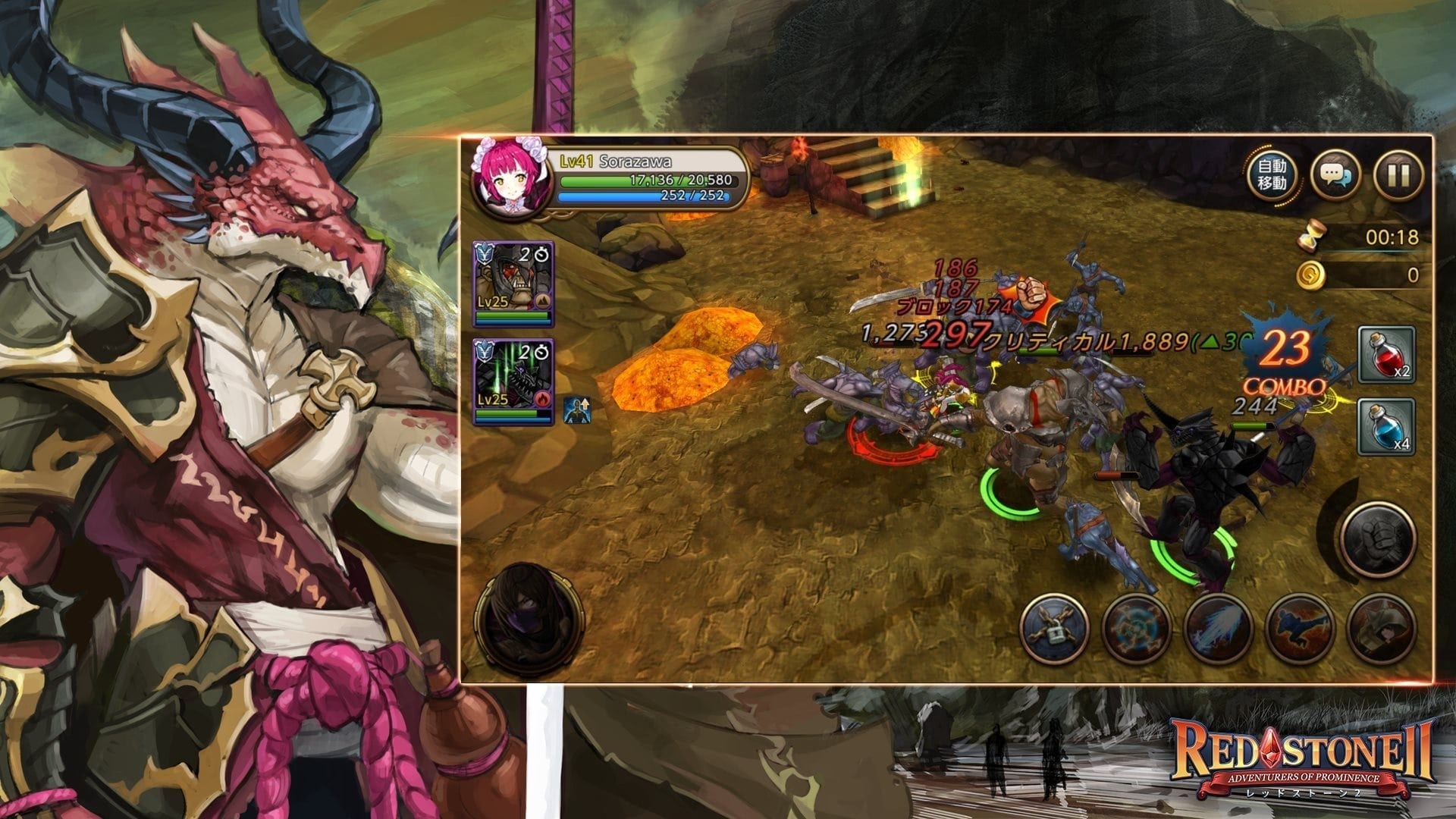Activate the flying kick skill
The height and width of the screenshot is (819, 1456).
(1300, 629)
